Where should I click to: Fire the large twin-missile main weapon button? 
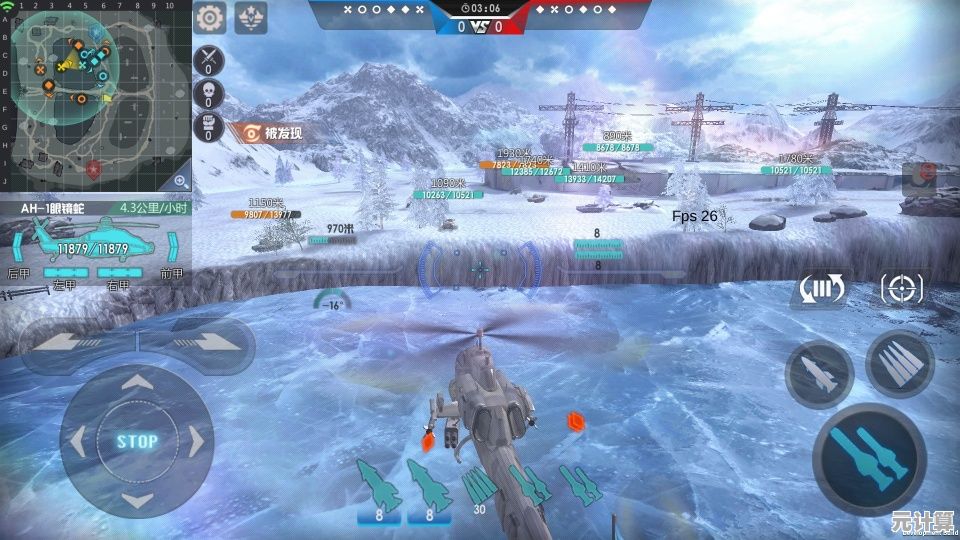pyautogui.click(x=868, y=458)
